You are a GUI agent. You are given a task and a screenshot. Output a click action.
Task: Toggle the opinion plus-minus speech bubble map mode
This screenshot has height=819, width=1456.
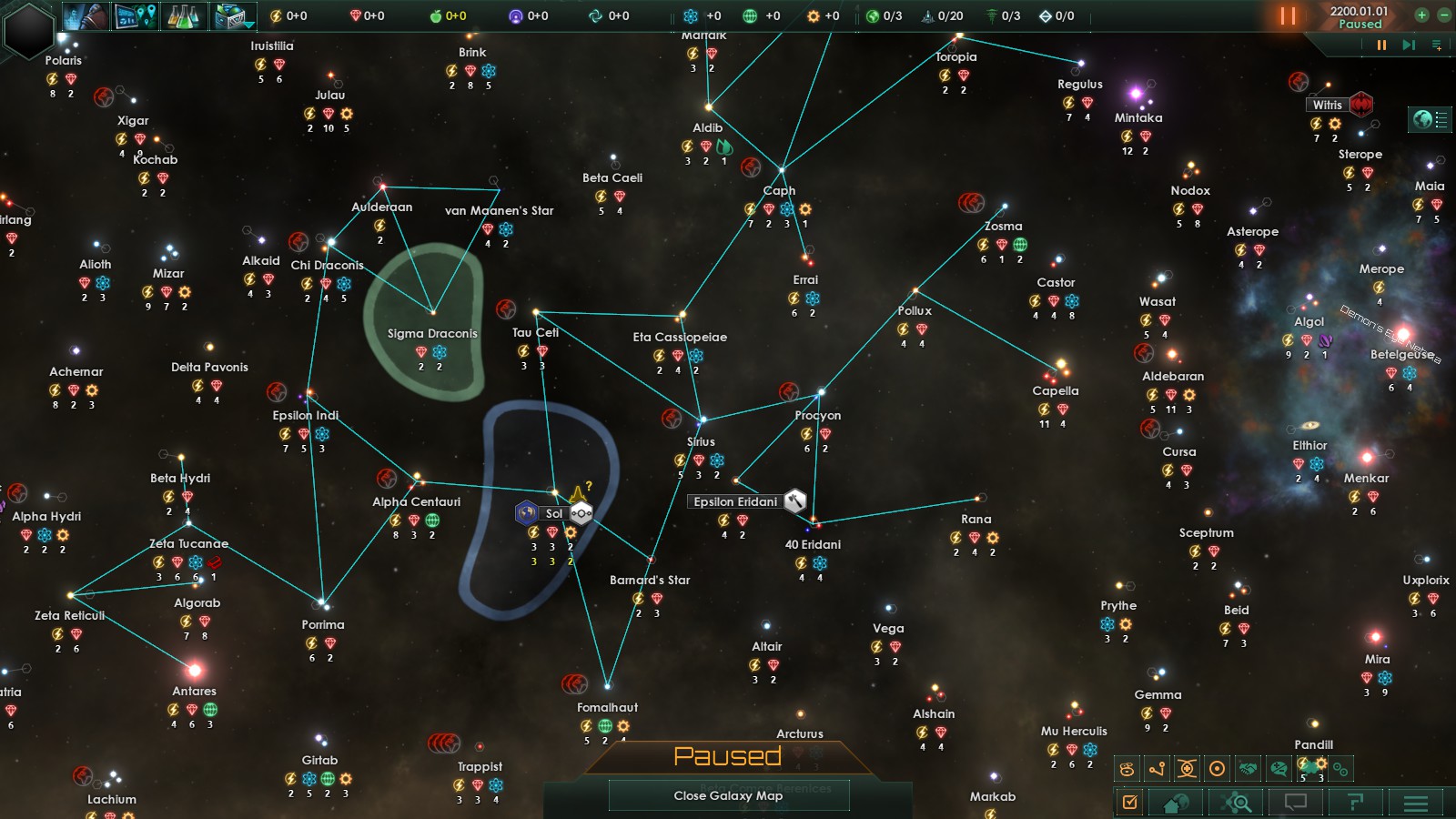point(1279,769)
